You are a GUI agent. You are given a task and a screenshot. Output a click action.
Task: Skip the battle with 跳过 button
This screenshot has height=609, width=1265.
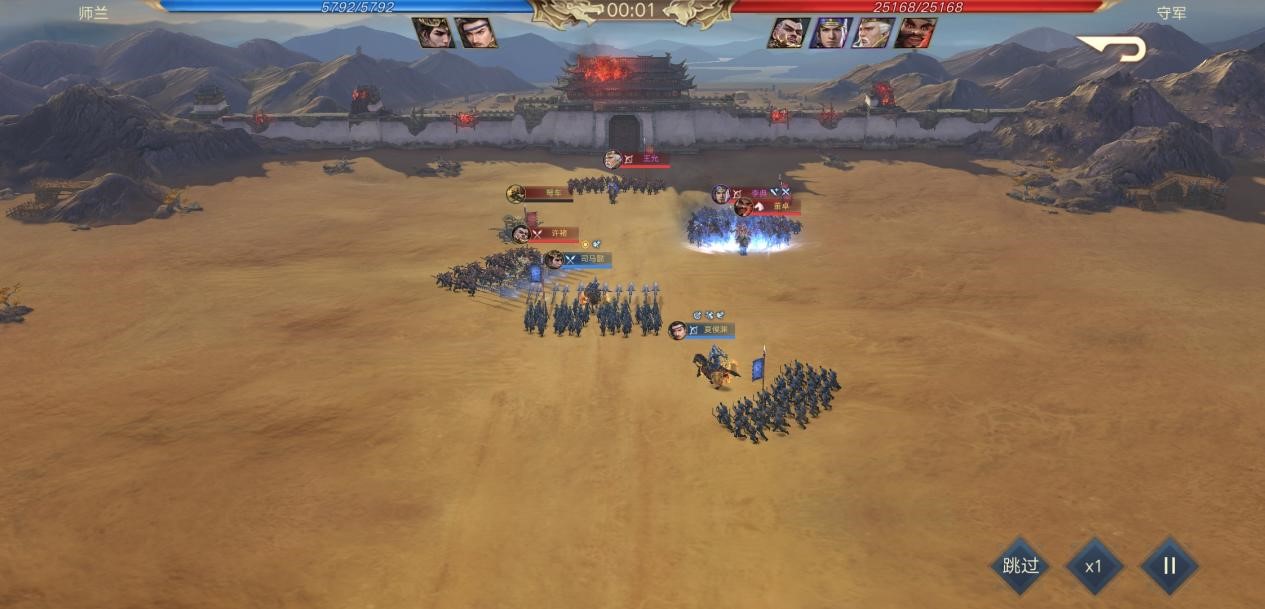point(1020,566)
